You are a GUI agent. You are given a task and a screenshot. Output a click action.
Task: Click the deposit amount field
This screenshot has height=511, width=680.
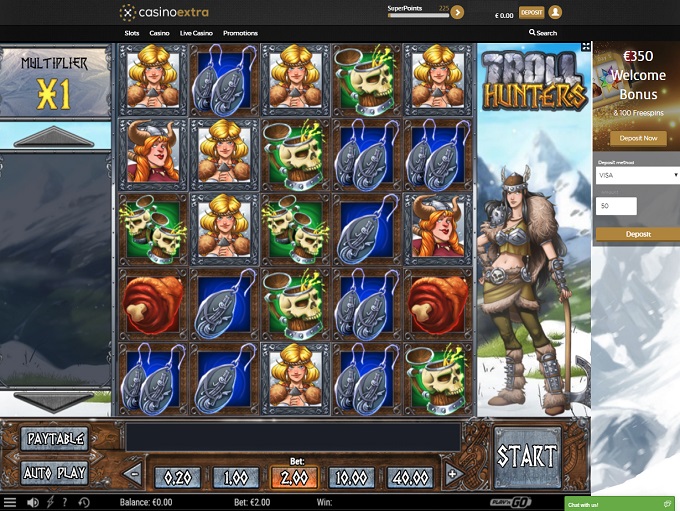click(617, 206)
